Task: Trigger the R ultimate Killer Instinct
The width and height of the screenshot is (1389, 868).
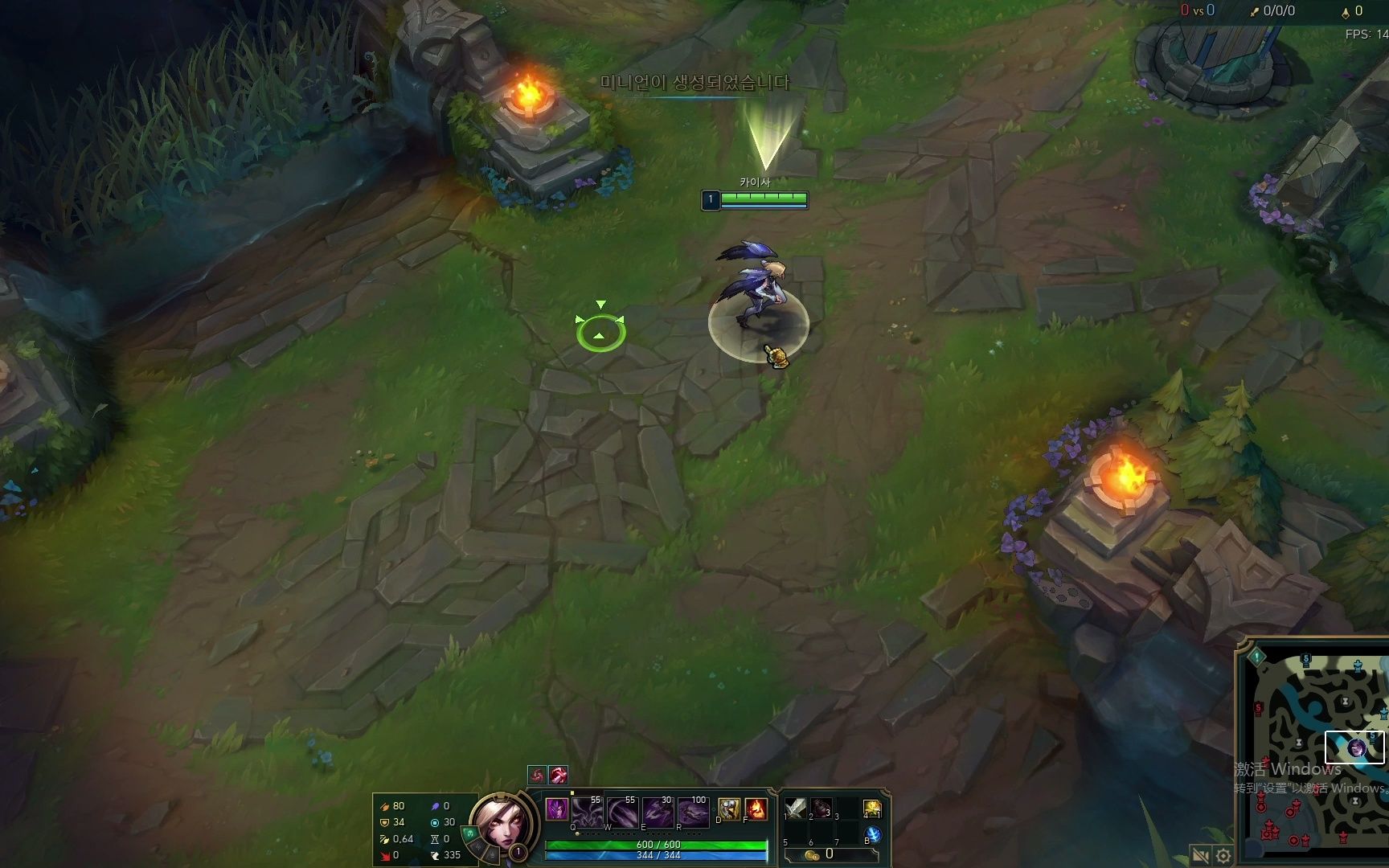Action: pos(693,812)
